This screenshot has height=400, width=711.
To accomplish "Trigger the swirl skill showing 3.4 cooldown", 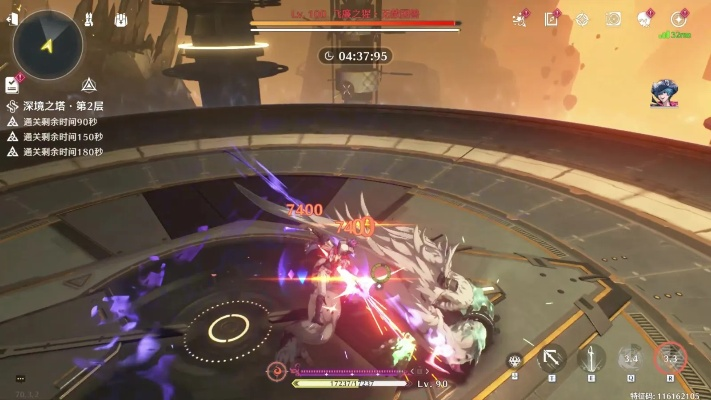I will pyautogui.click(x=630, y=357).
